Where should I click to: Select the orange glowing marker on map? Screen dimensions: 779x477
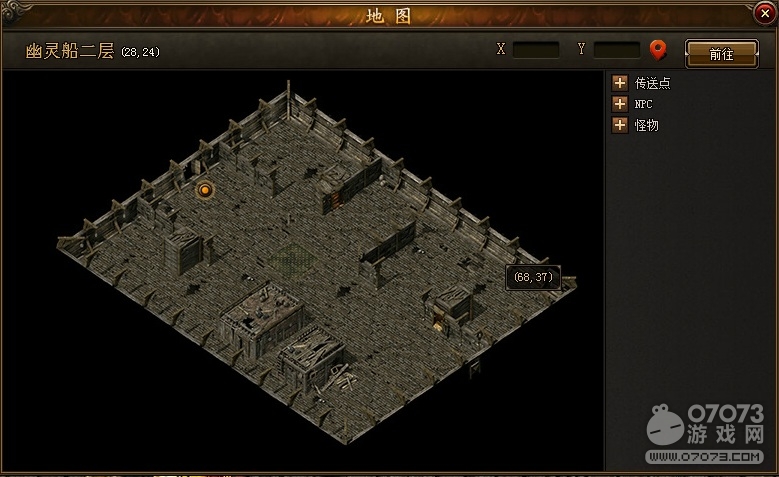[x=205, y=189]
